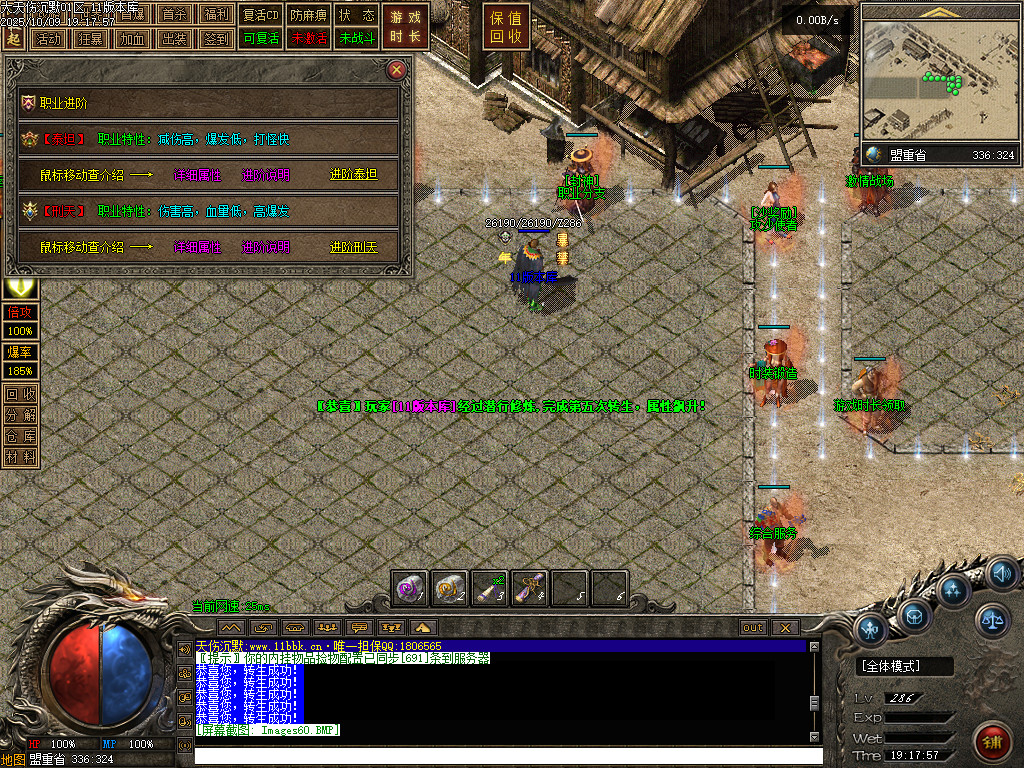View 进阶说明 for the 刑天 class

click(266, 247)
